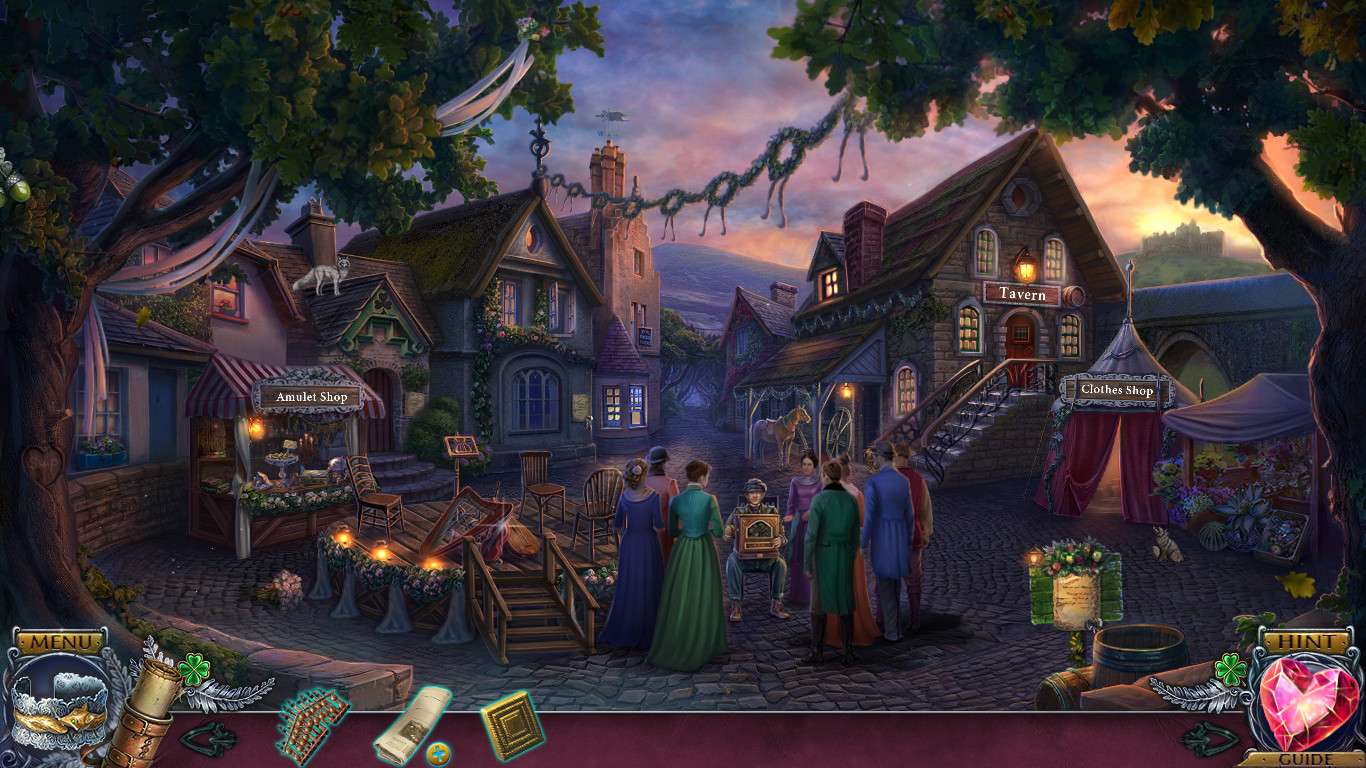Click the Amulet Shop awning sign
1366x768 pixels.
(x=310, y=396)
